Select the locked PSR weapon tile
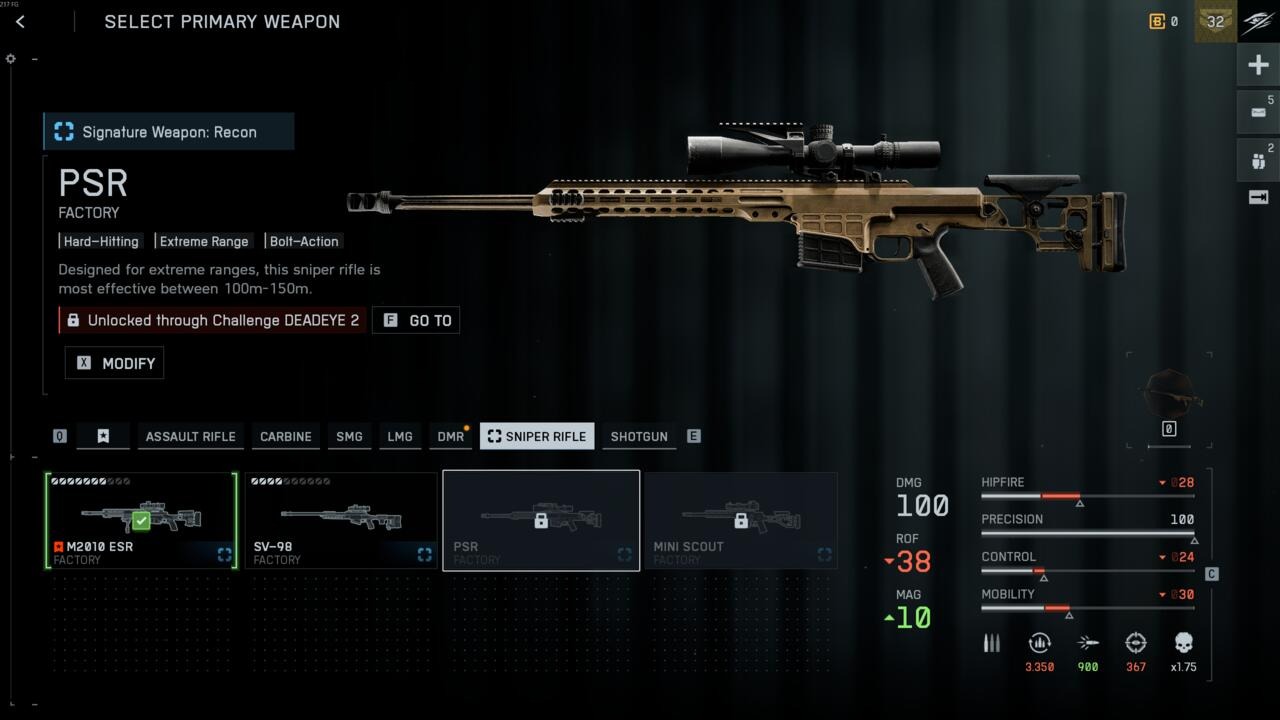 541,520
